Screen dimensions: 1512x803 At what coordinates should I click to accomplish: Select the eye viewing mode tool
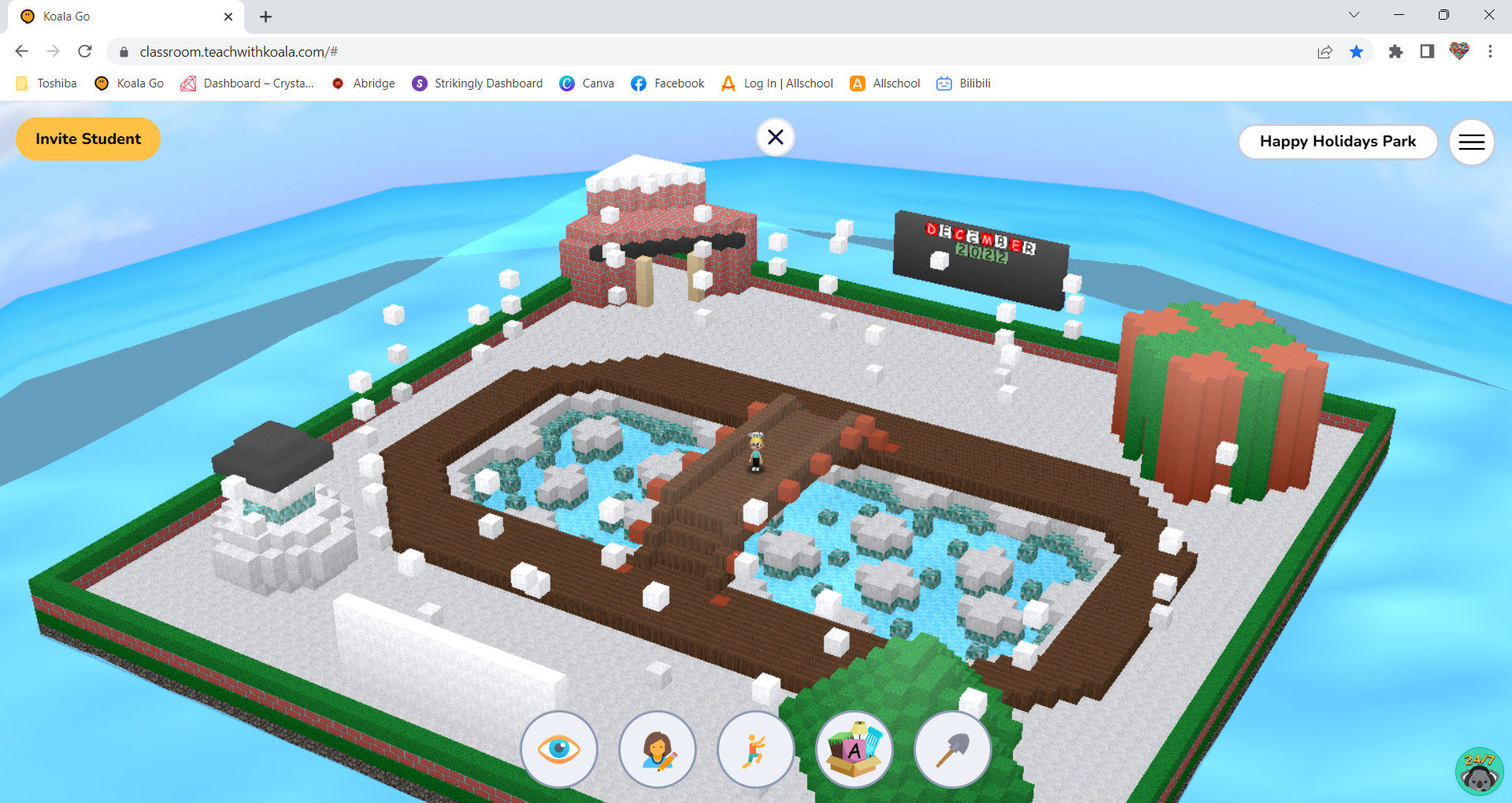click(x=559, y=749)
